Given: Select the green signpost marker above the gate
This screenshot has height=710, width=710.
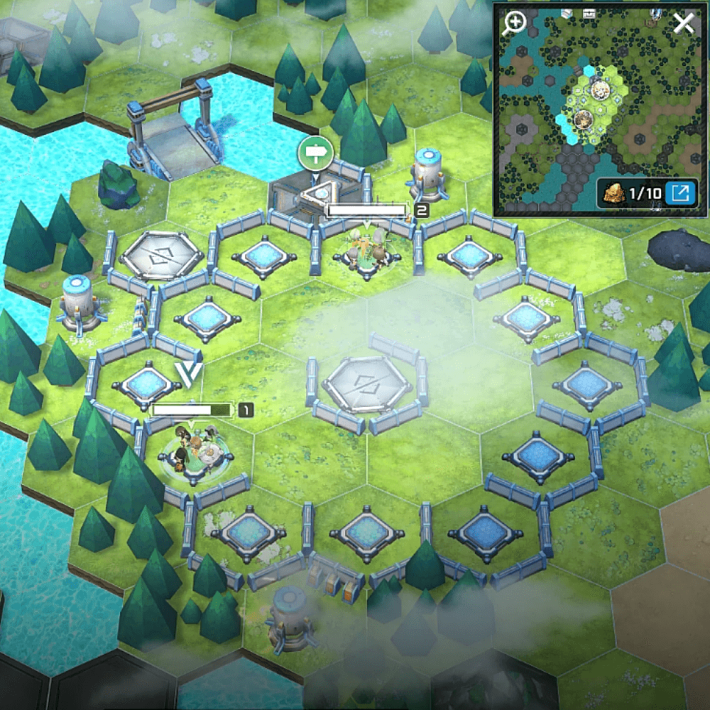Looking at the screenshot, I should 315,153.
